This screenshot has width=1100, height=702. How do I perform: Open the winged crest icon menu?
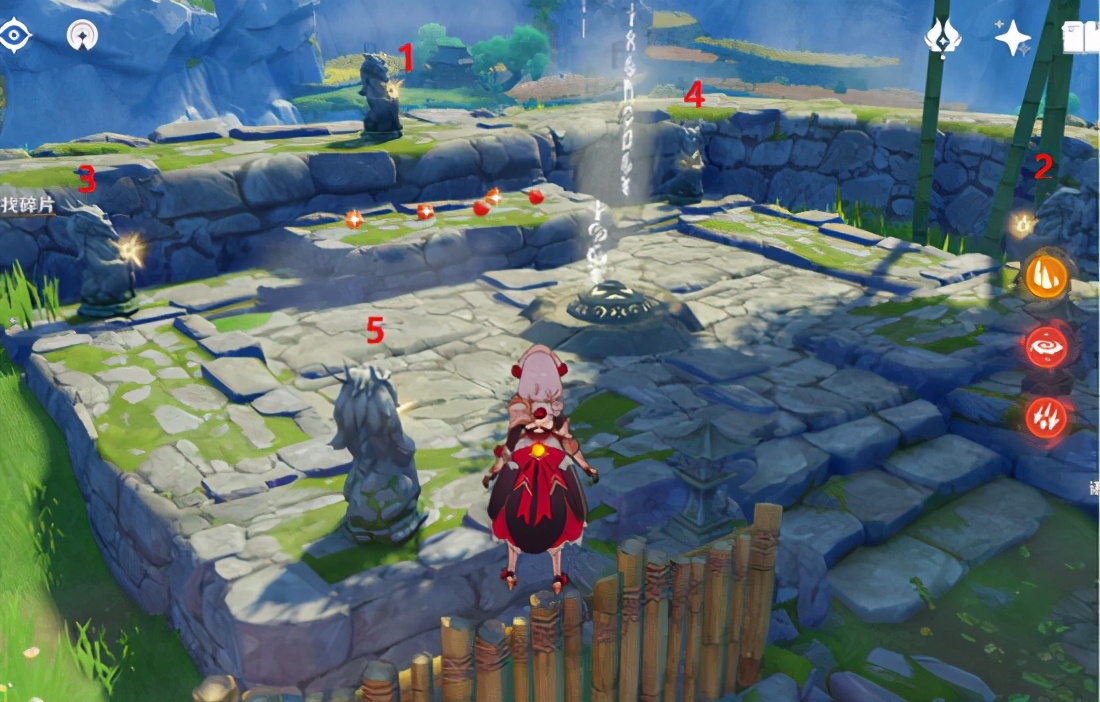(943, 38)
